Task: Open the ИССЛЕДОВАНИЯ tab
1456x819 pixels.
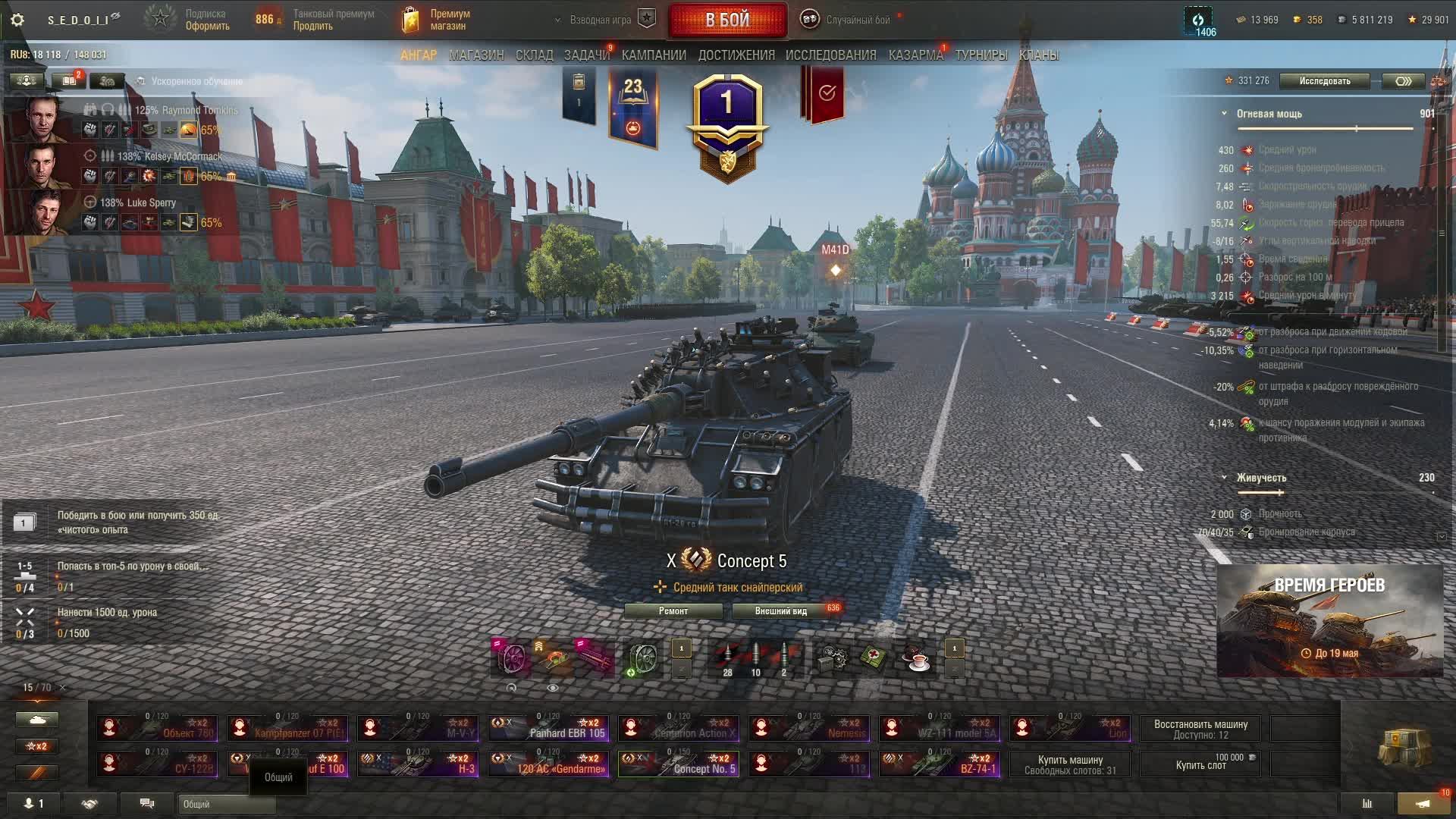Action: pyautogui.click(x=830, y=55)
